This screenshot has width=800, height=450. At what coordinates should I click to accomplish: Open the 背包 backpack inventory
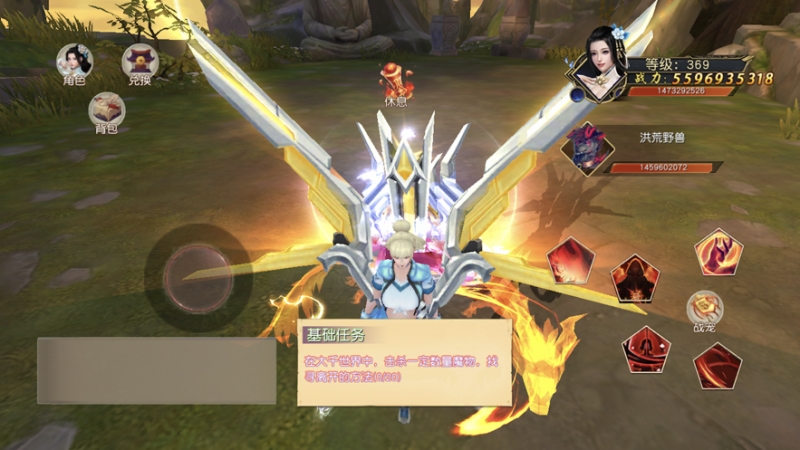click(x=106, y=109)
